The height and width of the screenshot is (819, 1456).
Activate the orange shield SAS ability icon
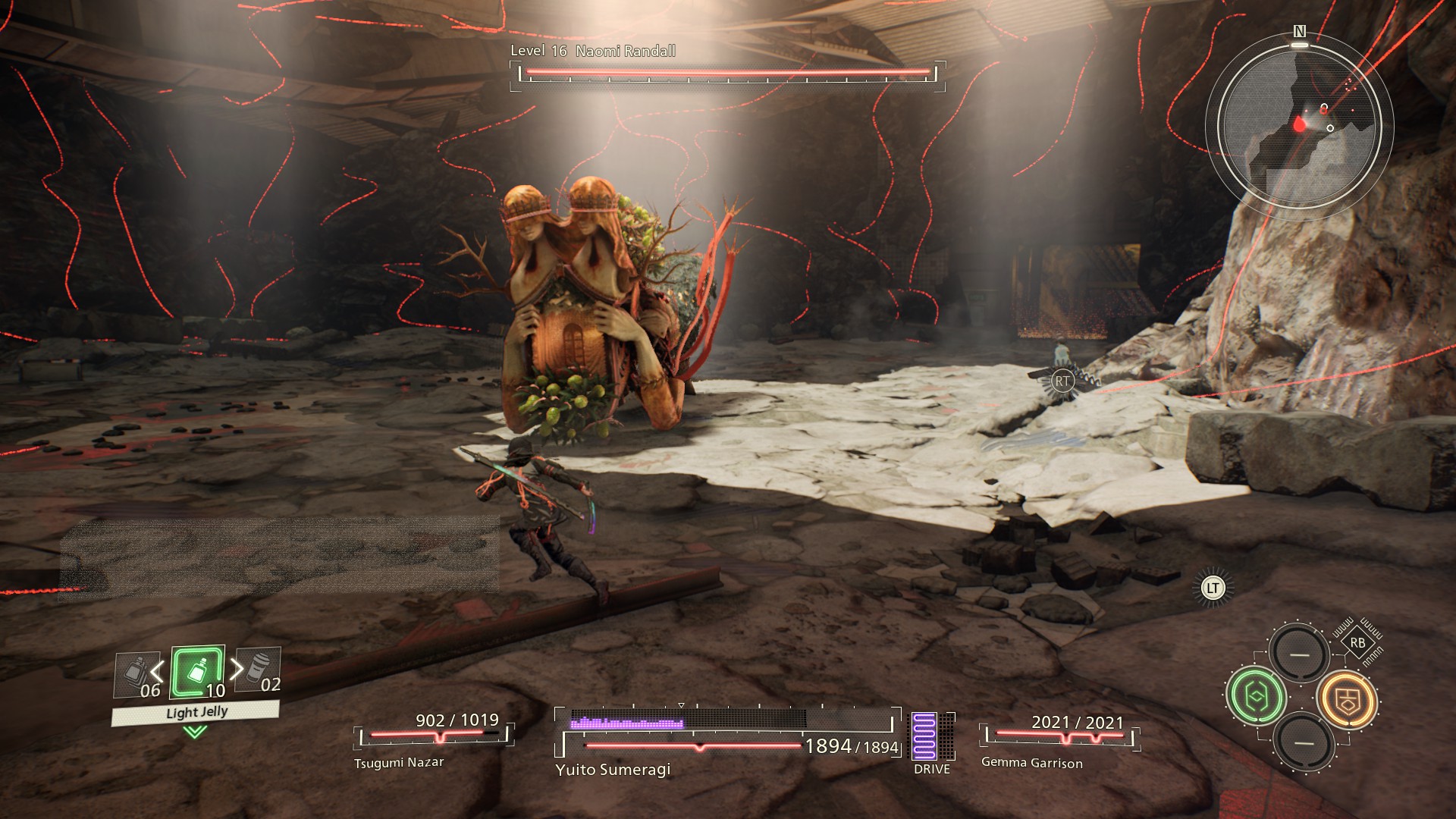coord(1346,699)
